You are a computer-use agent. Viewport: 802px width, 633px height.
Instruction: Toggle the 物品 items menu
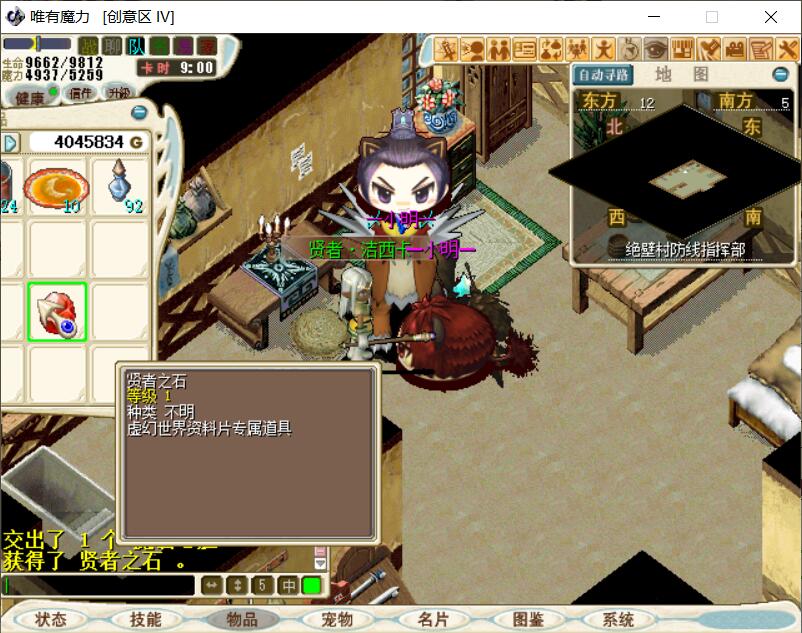pos(242,619)
